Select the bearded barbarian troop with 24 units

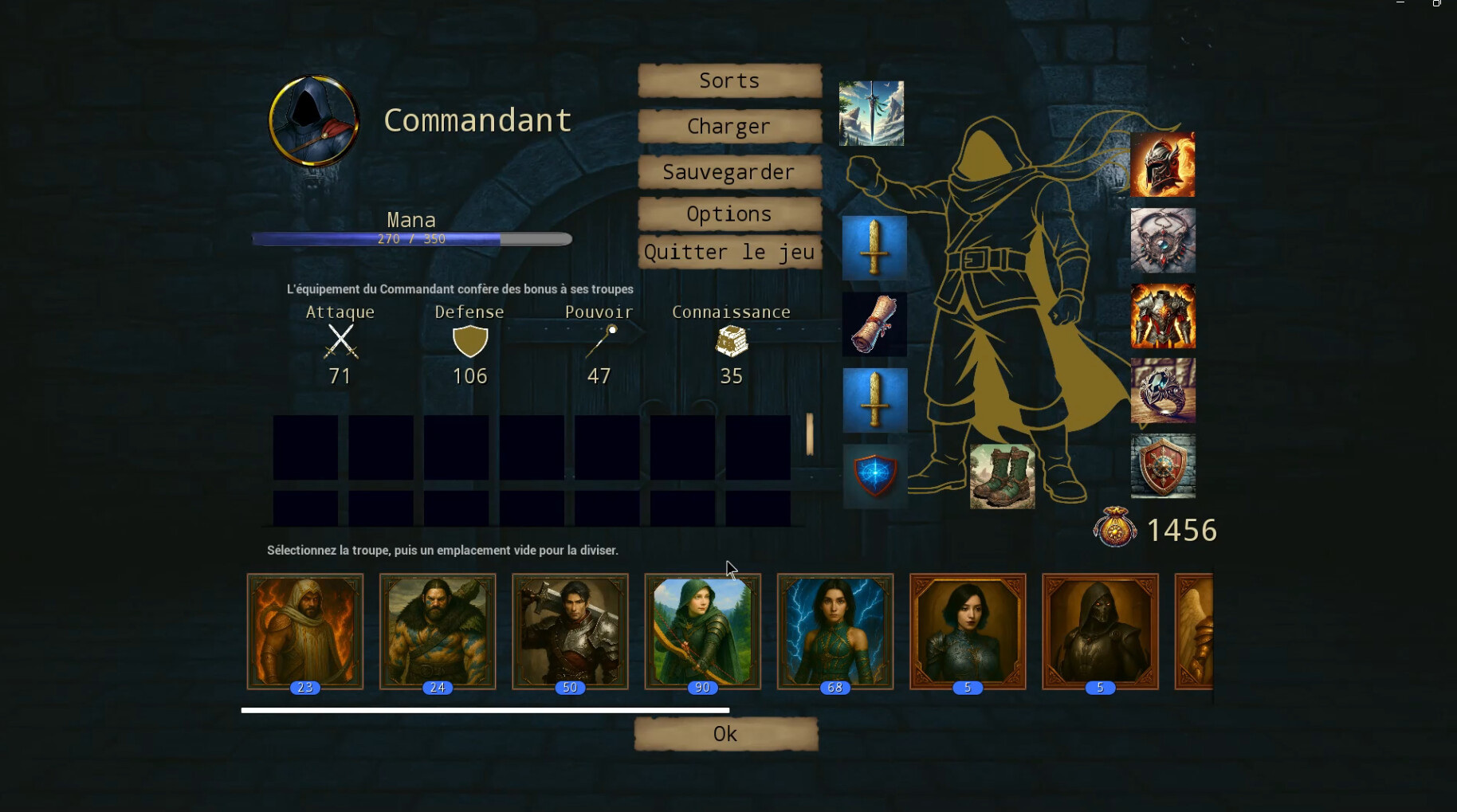click(x=438, y=630)
